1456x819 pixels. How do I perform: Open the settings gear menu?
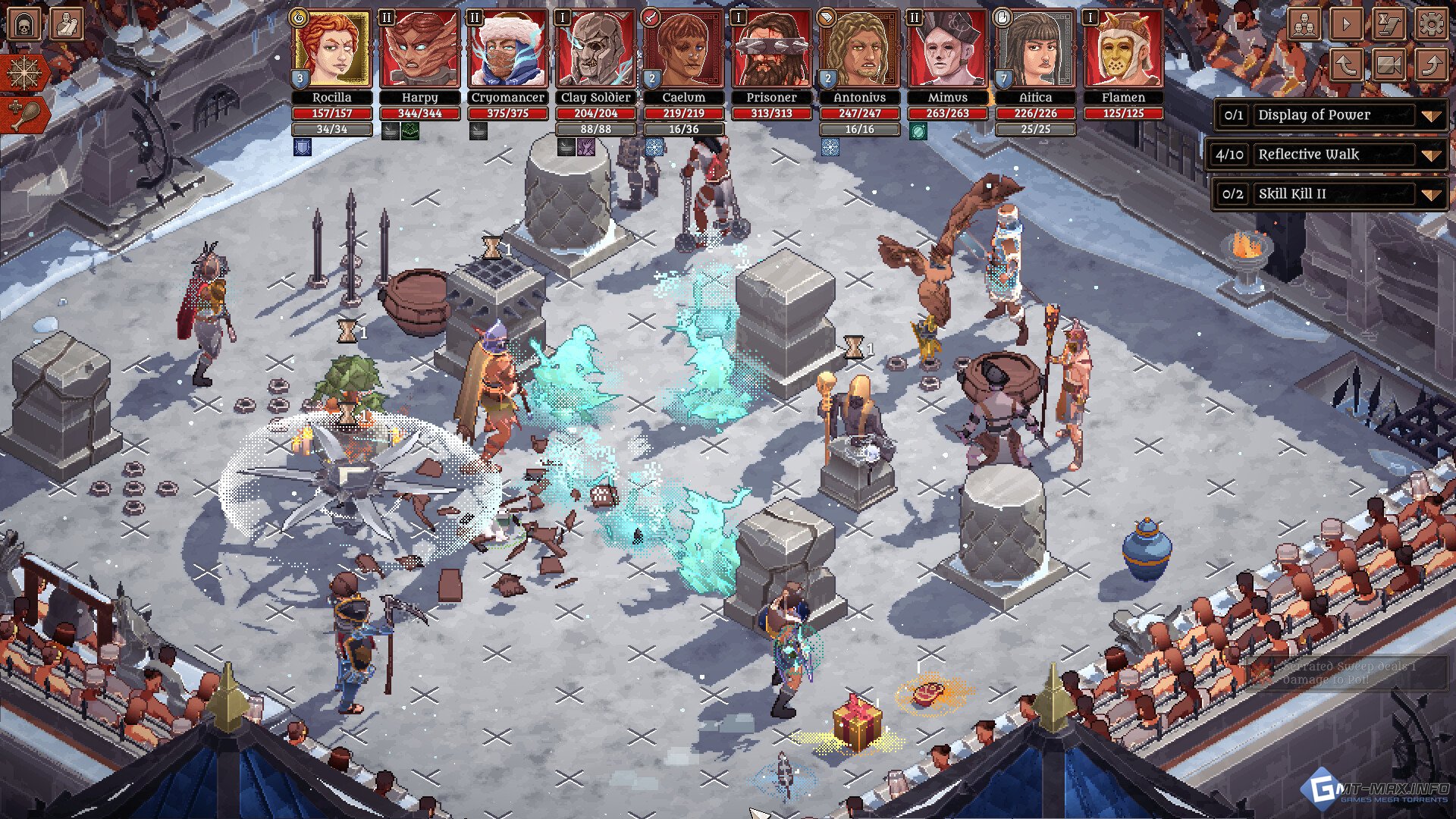point(1430,24)
